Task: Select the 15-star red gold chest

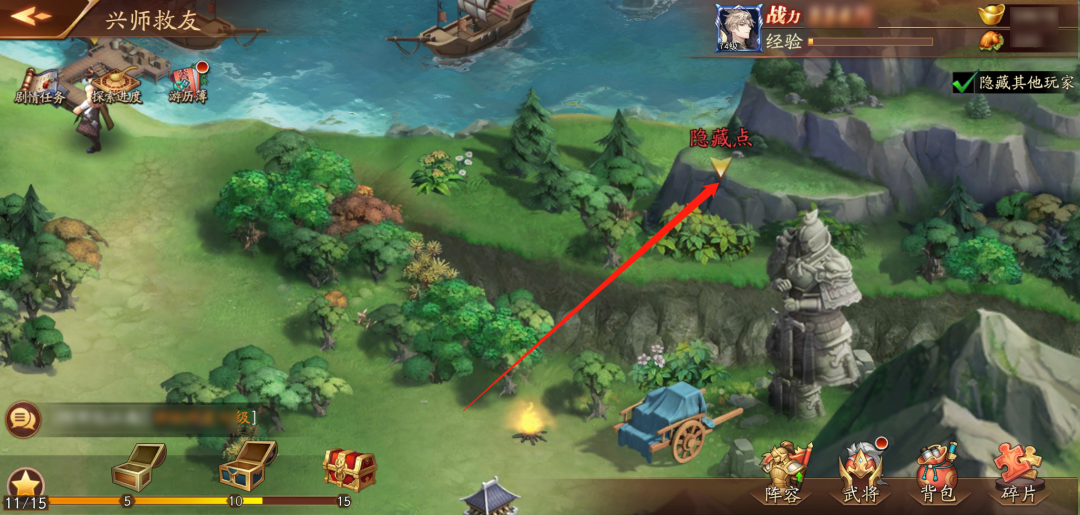Action: [349, 467]
